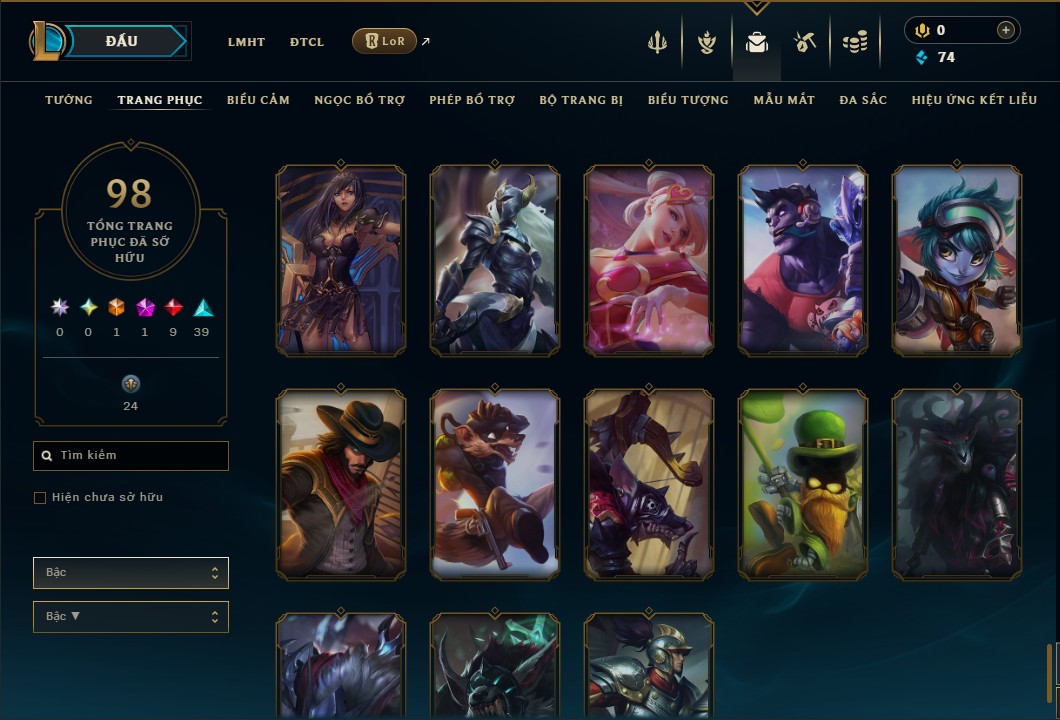Switch to the TƯỚNG champions tab
Screen dimensions: 1060x720
[x=69, y=100]
